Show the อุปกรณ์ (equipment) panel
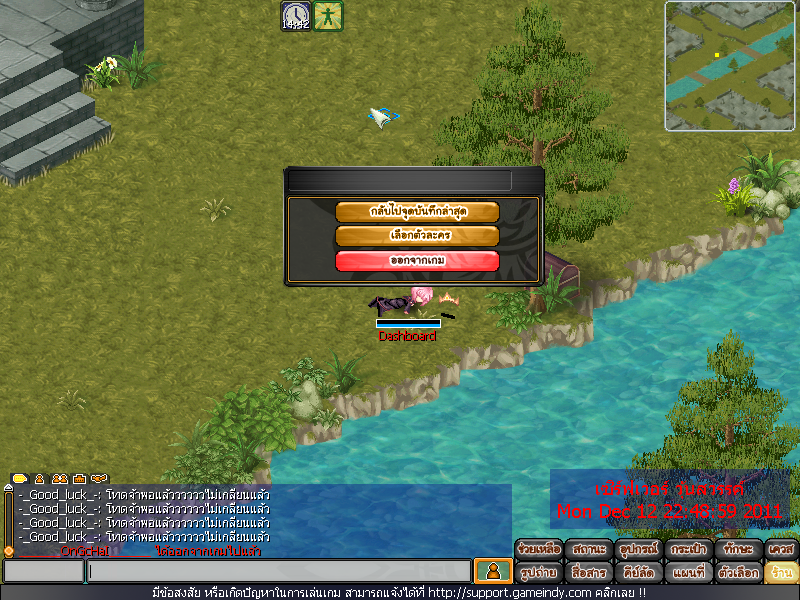The width and height of the screenshot is (800, 600). pyautogui.click(x=637, y=549)
